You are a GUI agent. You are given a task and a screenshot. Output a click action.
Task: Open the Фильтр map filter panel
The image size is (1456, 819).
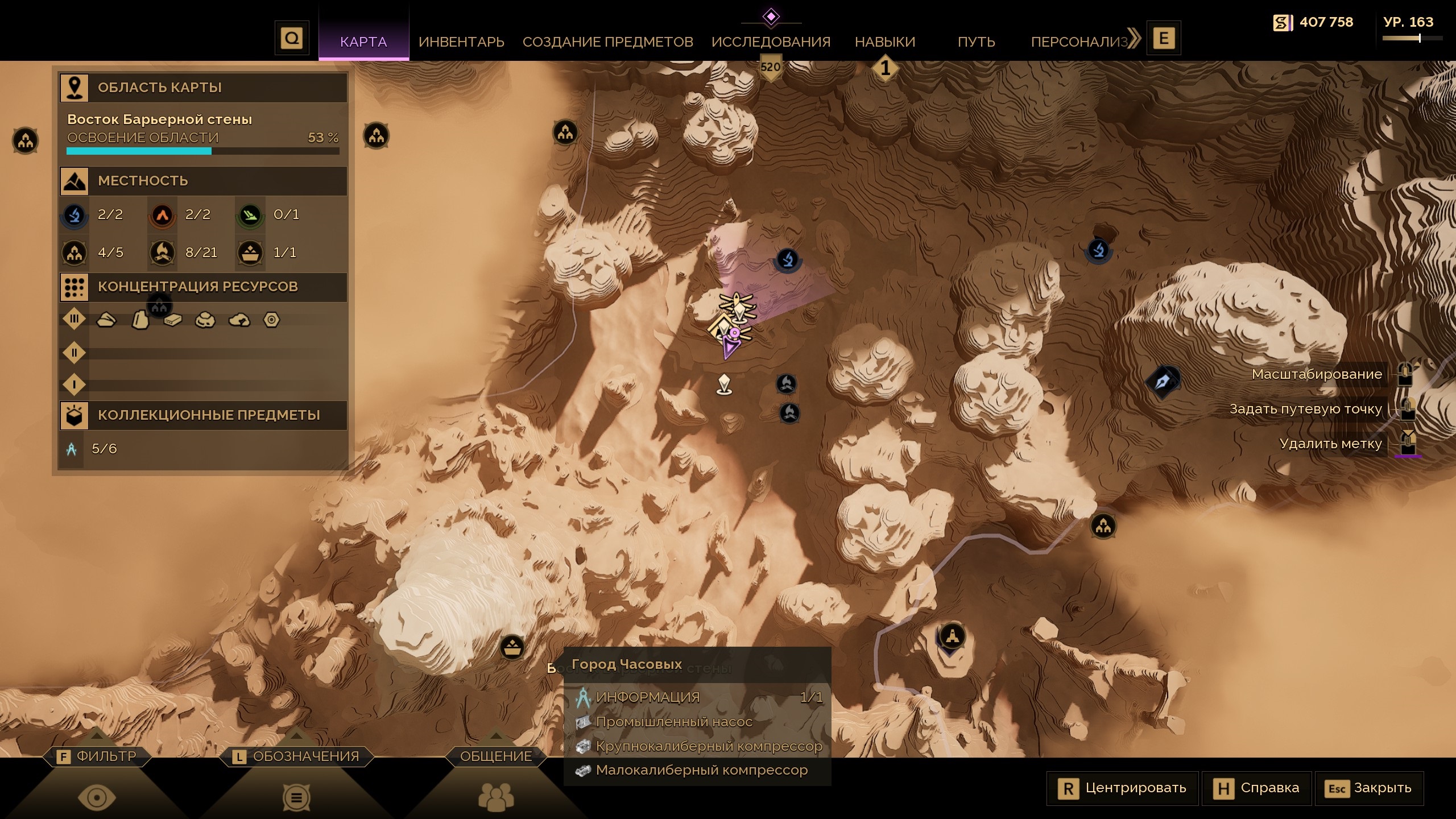[x=97, y=756]
